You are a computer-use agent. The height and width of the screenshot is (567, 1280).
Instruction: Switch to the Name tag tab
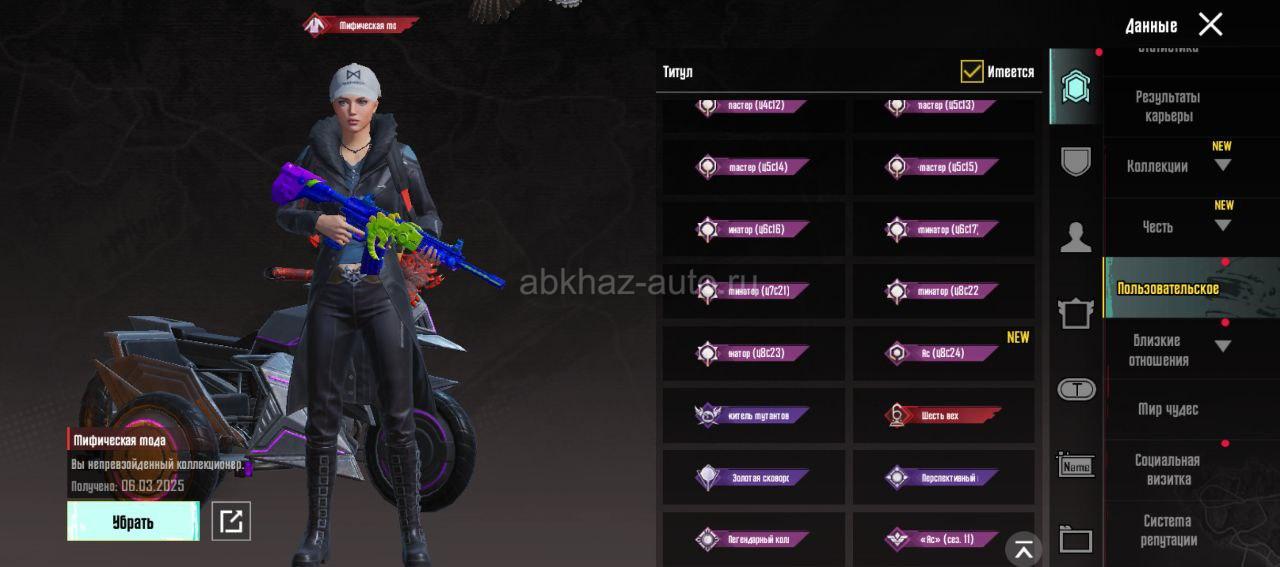(1076, 465)
